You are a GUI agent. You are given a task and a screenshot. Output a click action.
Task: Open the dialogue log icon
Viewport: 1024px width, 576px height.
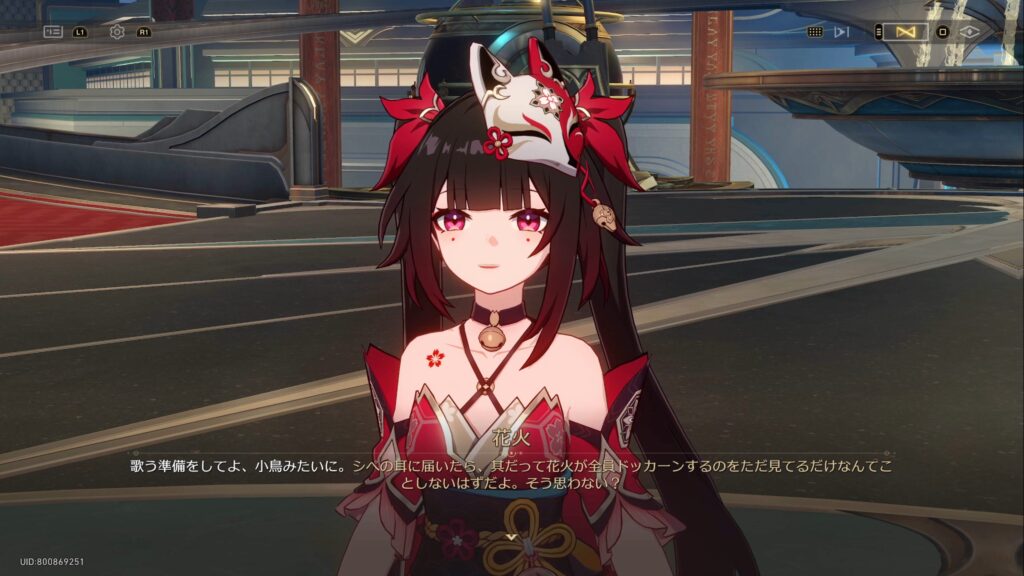click(53, 32)
